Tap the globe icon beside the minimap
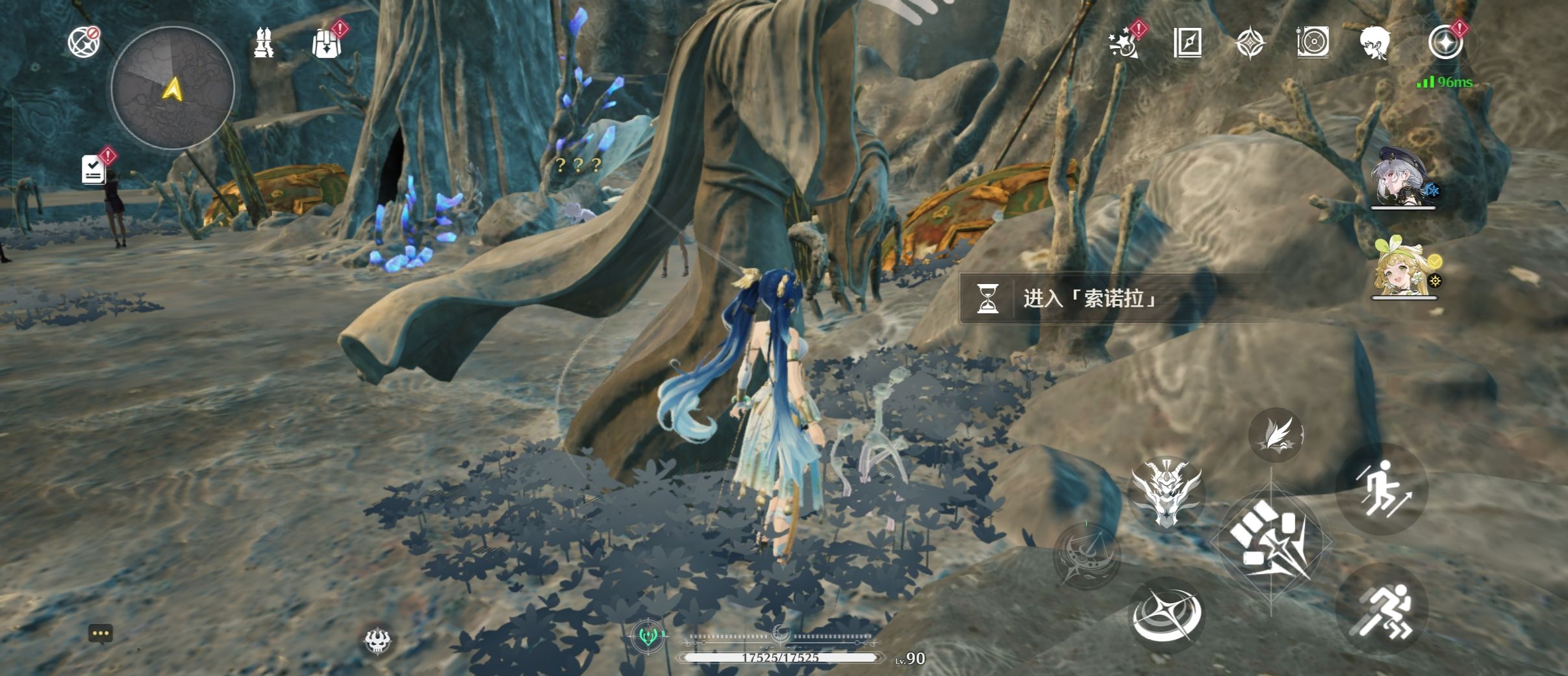Viewport: 1568px width, 676px height. [x=84, y=42]
